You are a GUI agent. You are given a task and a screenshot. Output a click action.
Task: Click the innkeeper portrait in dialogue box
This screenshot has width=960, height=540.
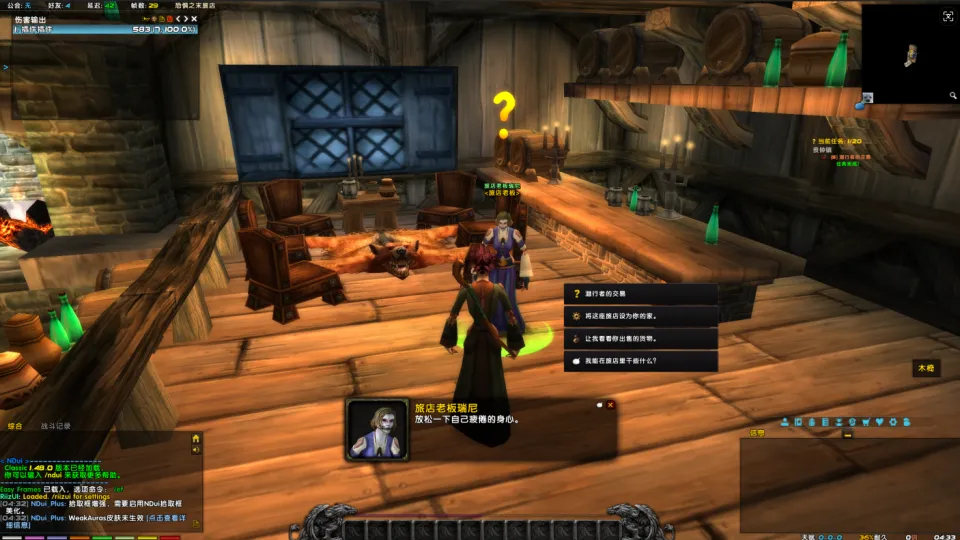click(378, 430)
